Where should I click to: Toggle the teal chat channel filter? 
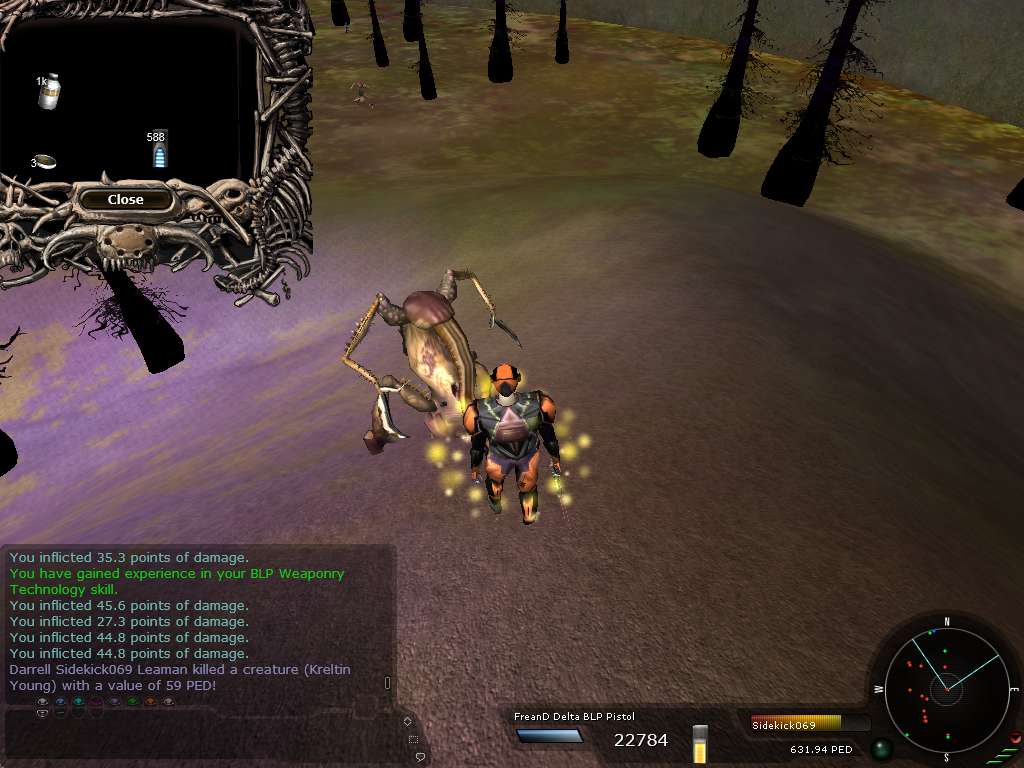coord(78,702)
